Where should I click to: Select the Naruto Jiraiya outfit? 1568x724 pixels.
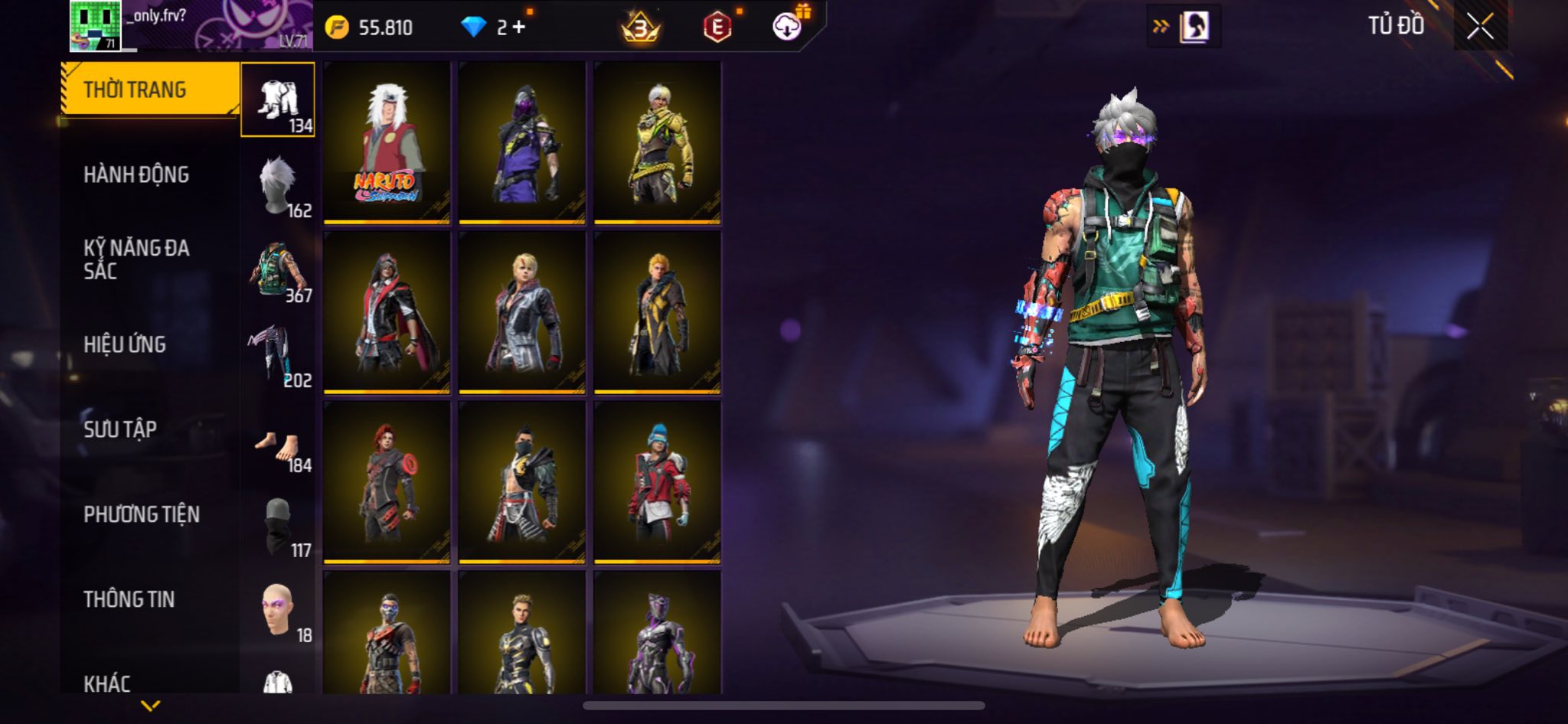click(x=387, y=143)
